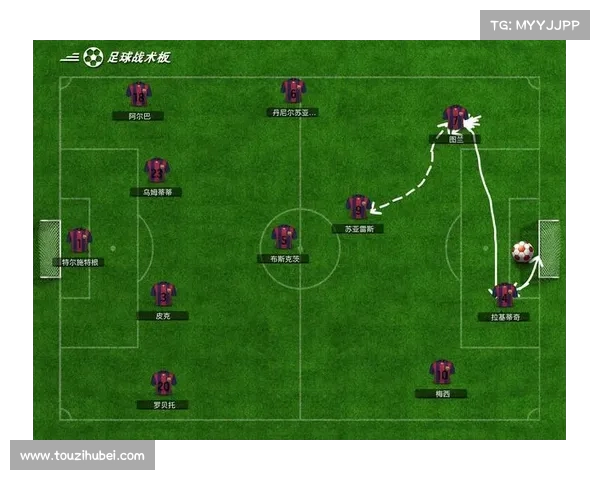
Task: Pick the 丹尼尔苏亚 player jersey at top center
Action: pyautogui.click(x=293, y=91)
